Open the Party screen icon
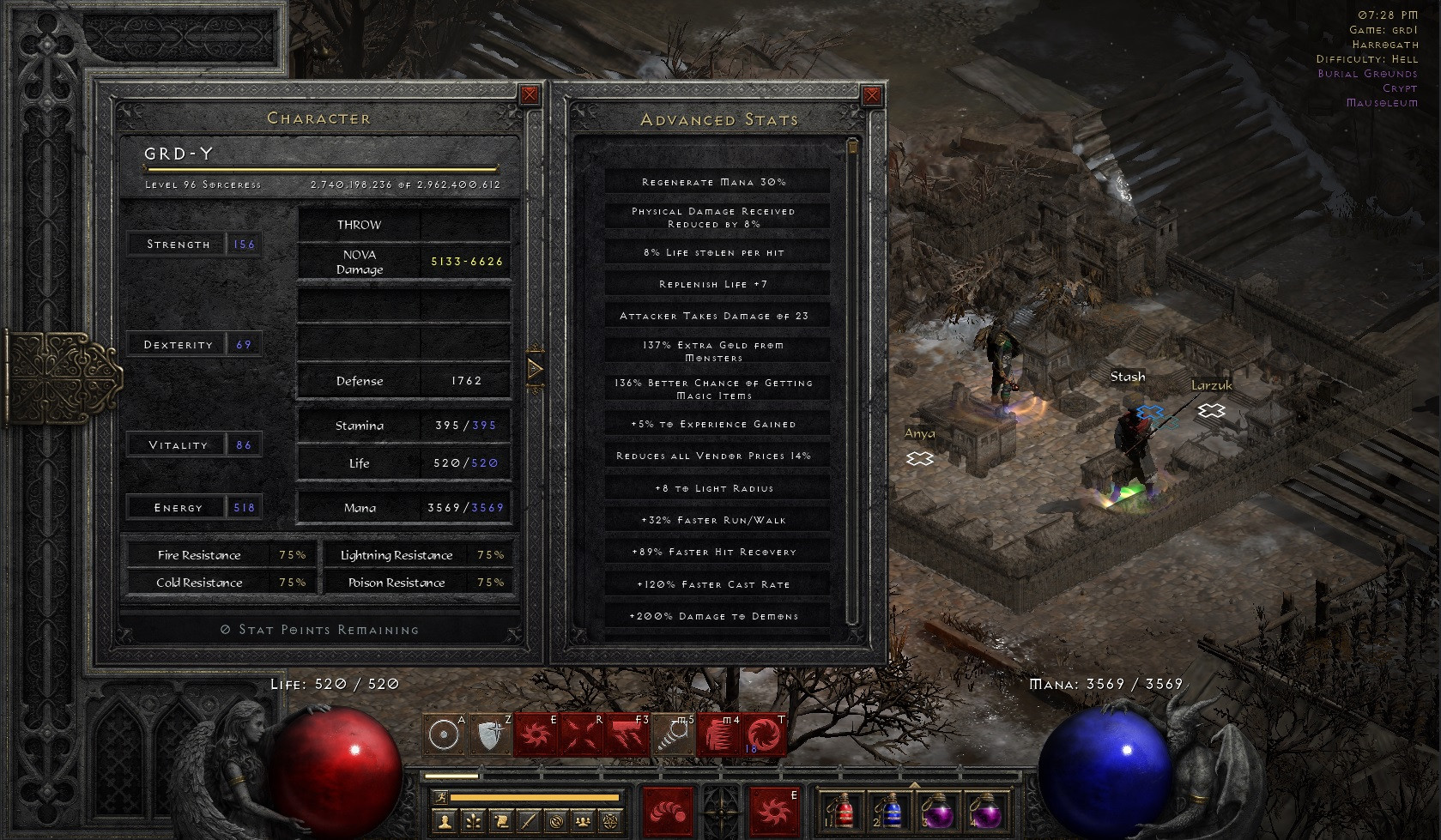This screenshot has width=1441, height=840. [x=583, y=822]
